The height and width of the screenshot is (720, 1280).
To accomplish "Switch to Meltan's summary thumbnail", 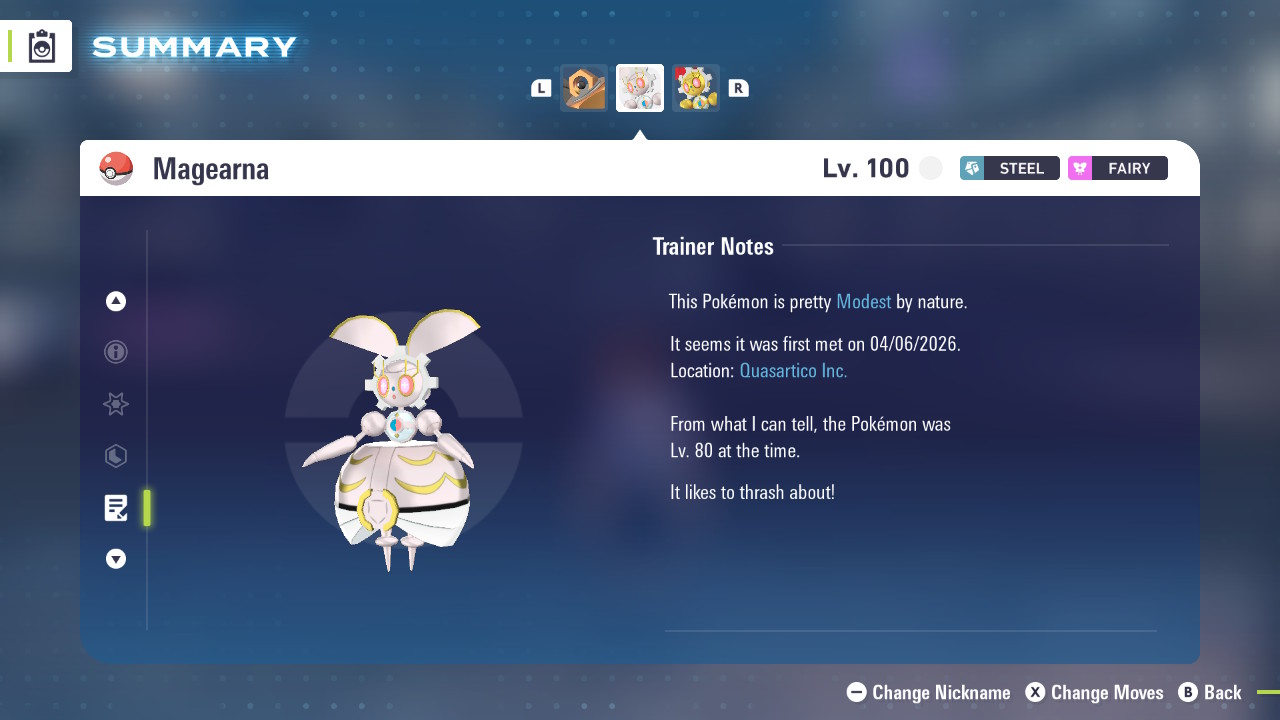I will (x=584, y=87).
